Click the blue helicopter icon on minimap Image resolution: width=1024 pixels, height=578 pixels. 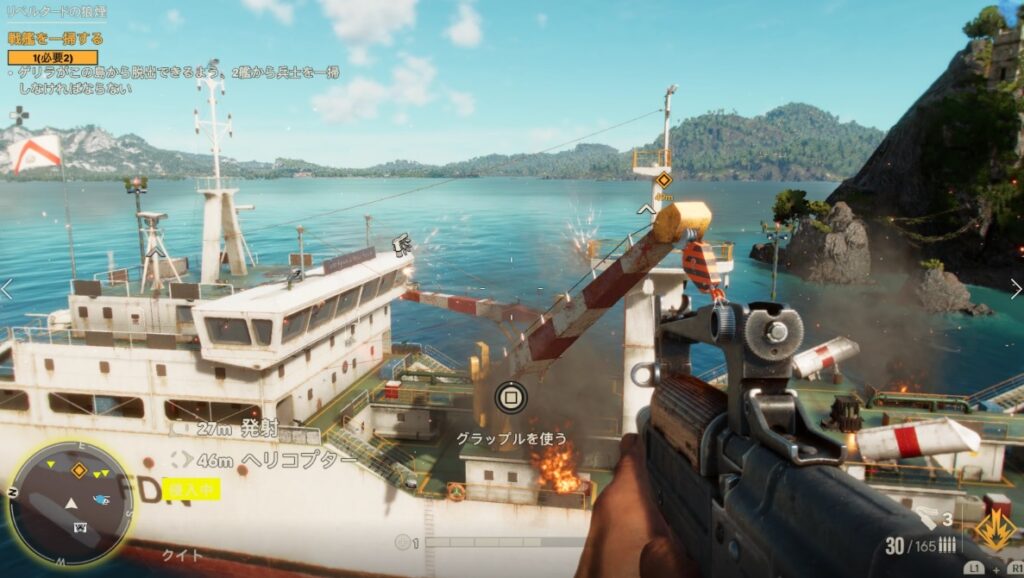101,499
